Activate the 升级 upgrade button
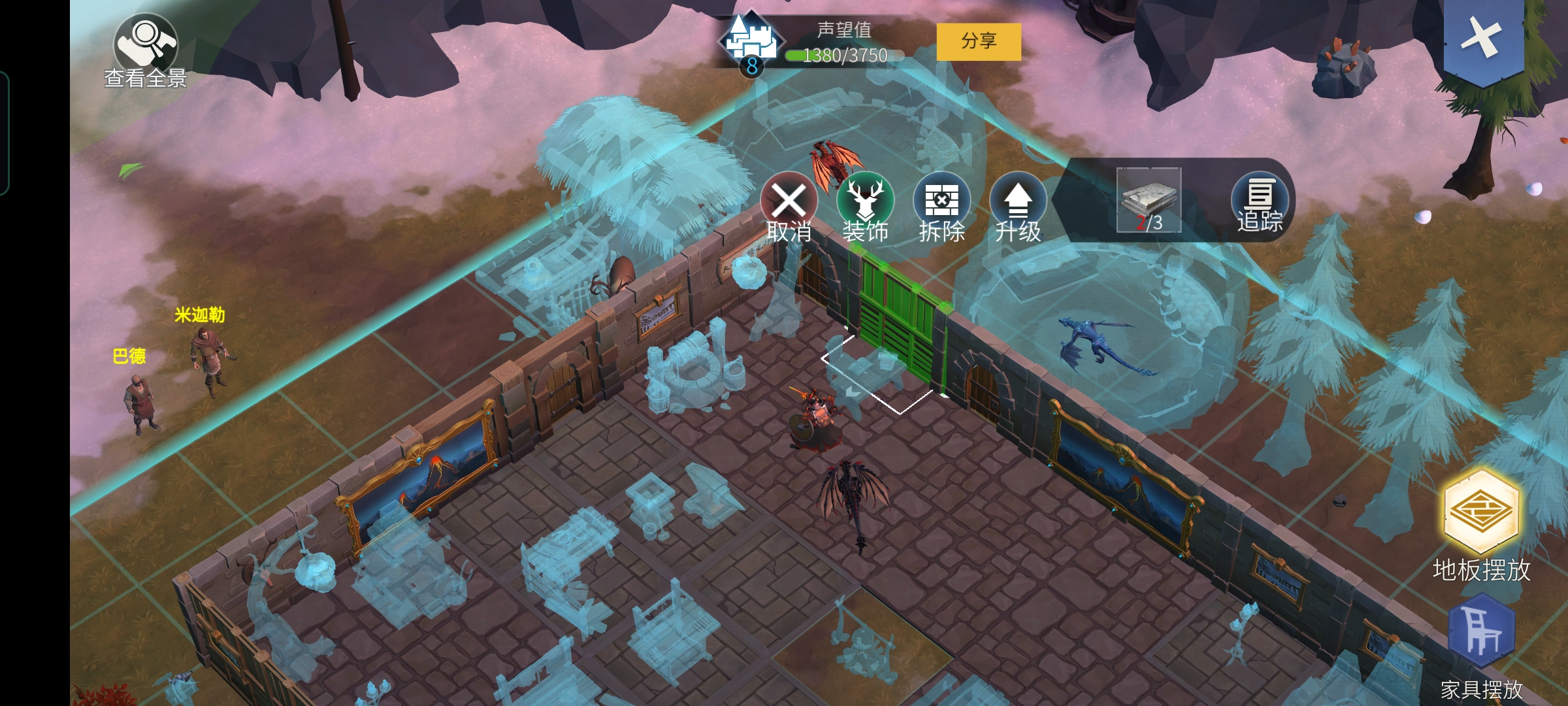This screenshot has width=1568, height=706. [x=1017, y=207]
